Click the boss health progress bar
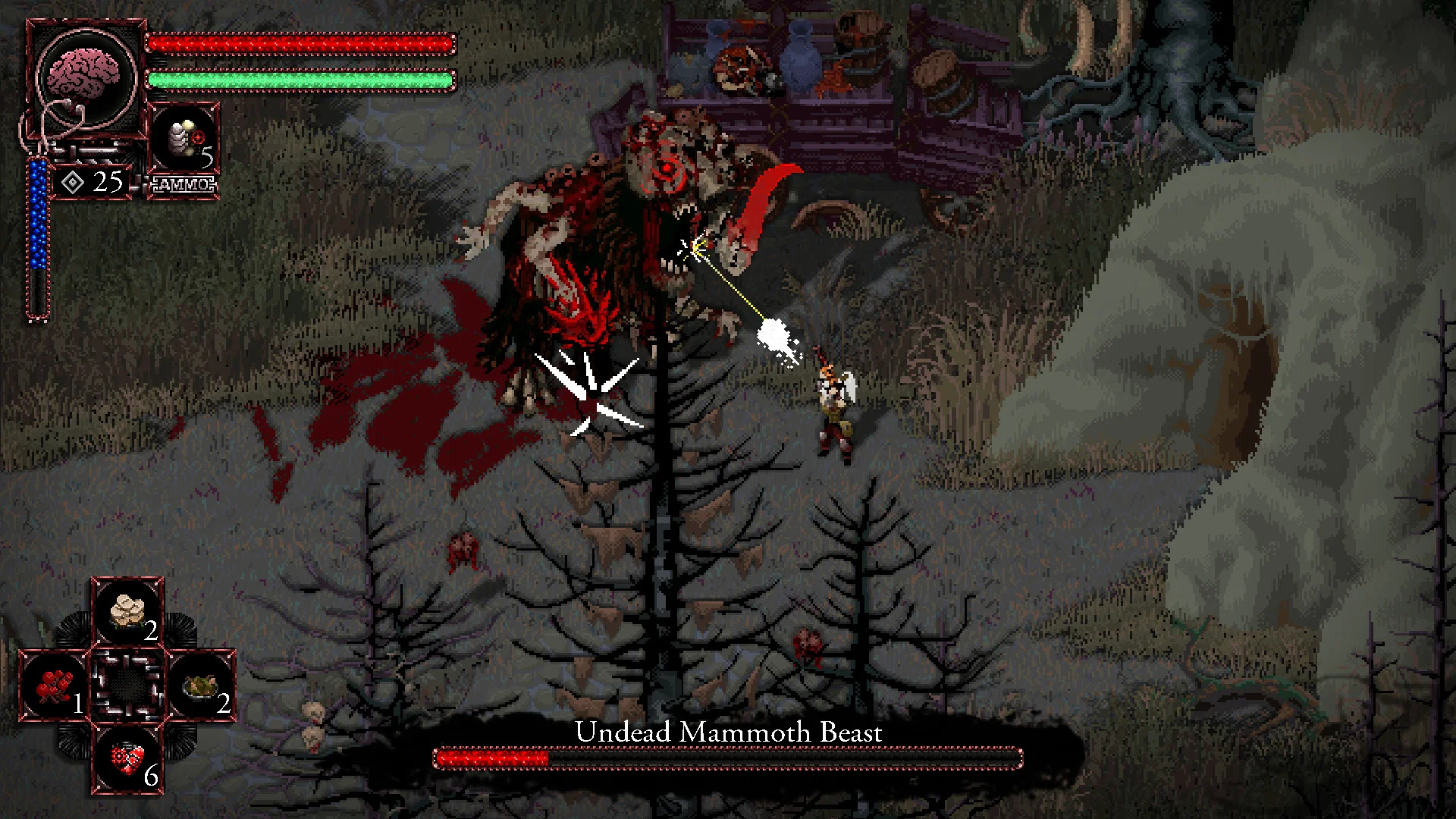The height and width of the screenshot is (819, 1456). coord(726,757)
